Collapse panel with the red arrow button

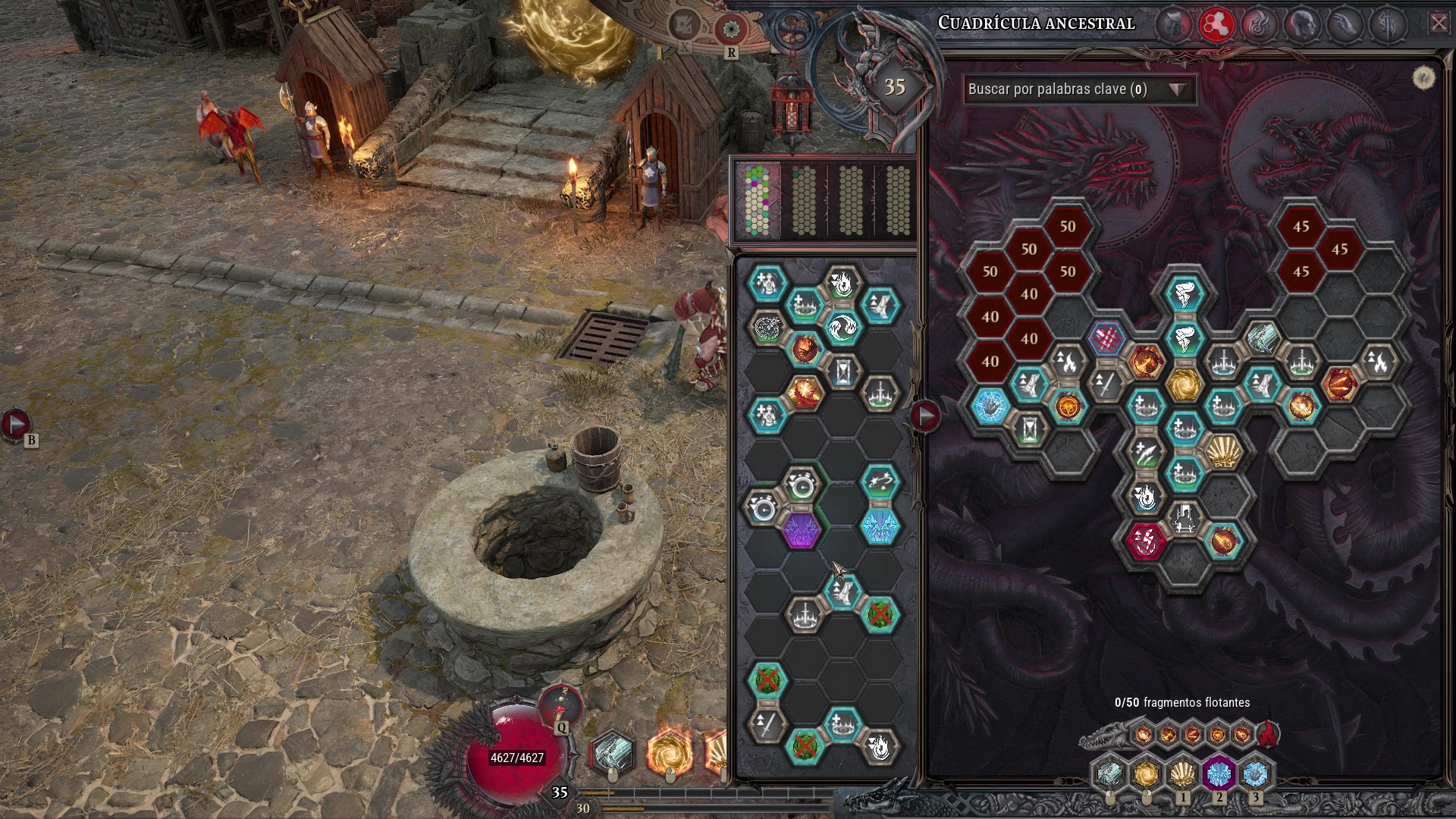pyautogui.click(x=924, y=416)
